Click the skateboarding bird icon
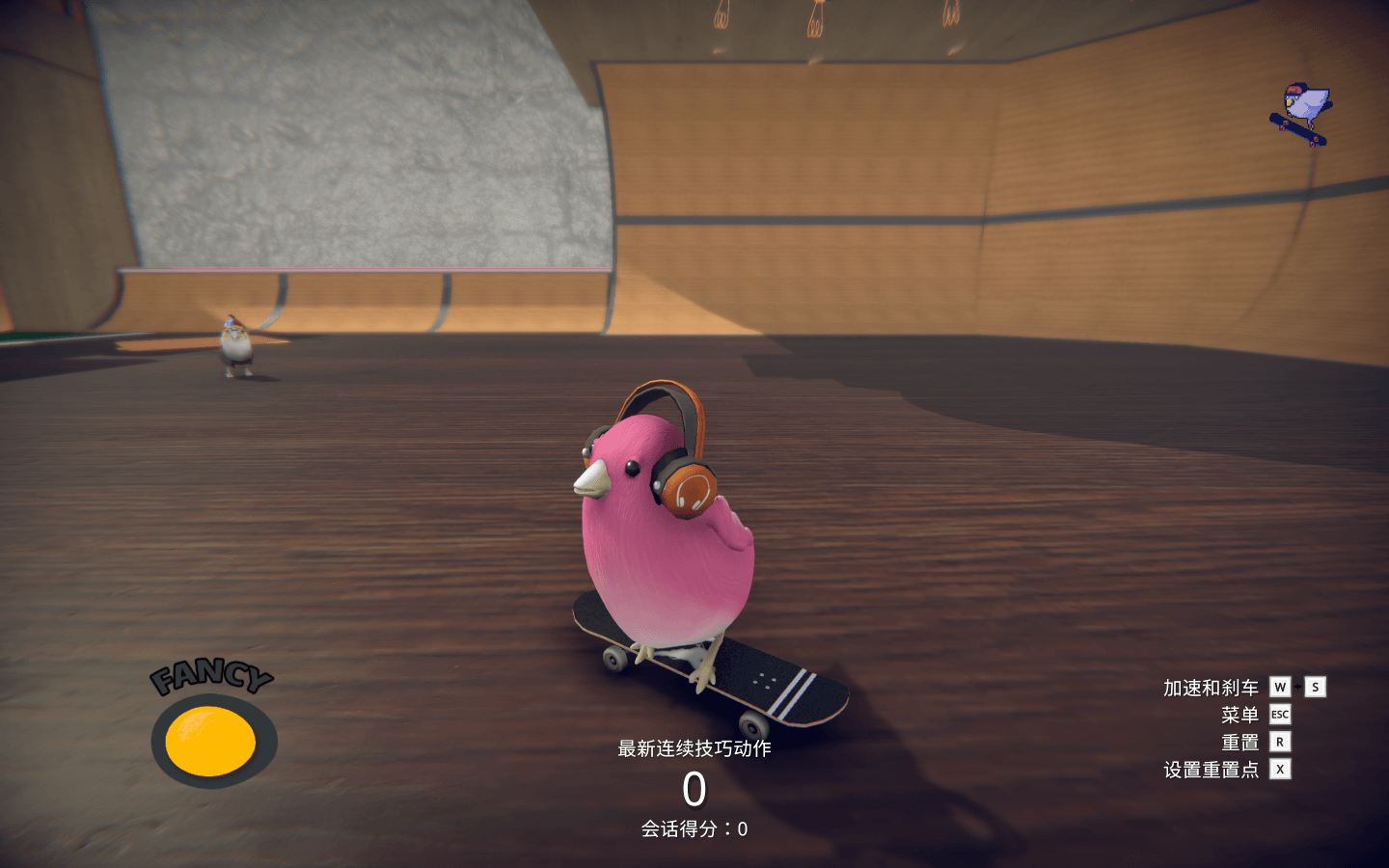Image resolution: width=1389 pixels, height=868 pixels. [x=1301, y=114]
